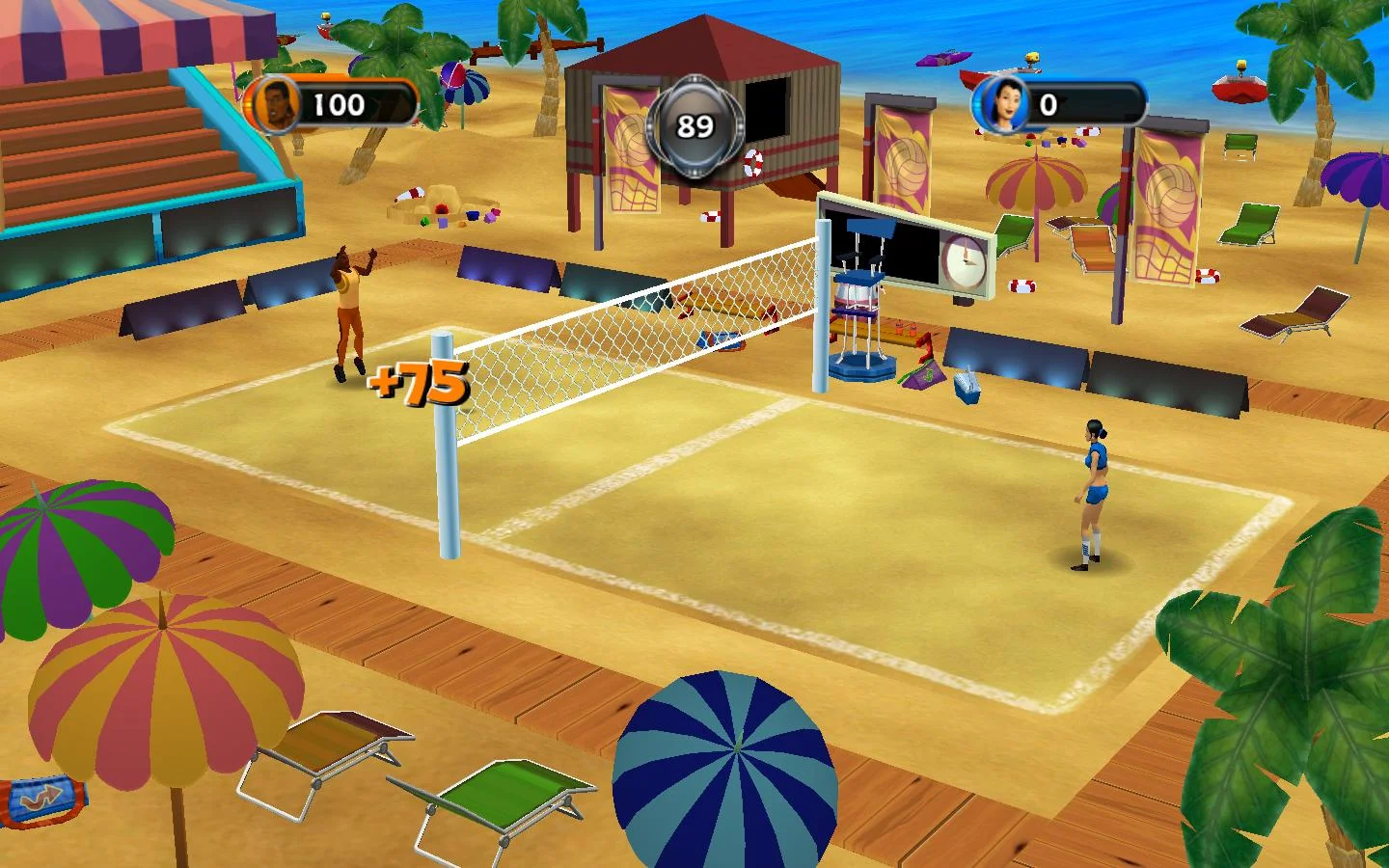This screenshot has width=1389, height=868.
Task: Select the horse-headed player serving the ball
Action: point(349,309)
